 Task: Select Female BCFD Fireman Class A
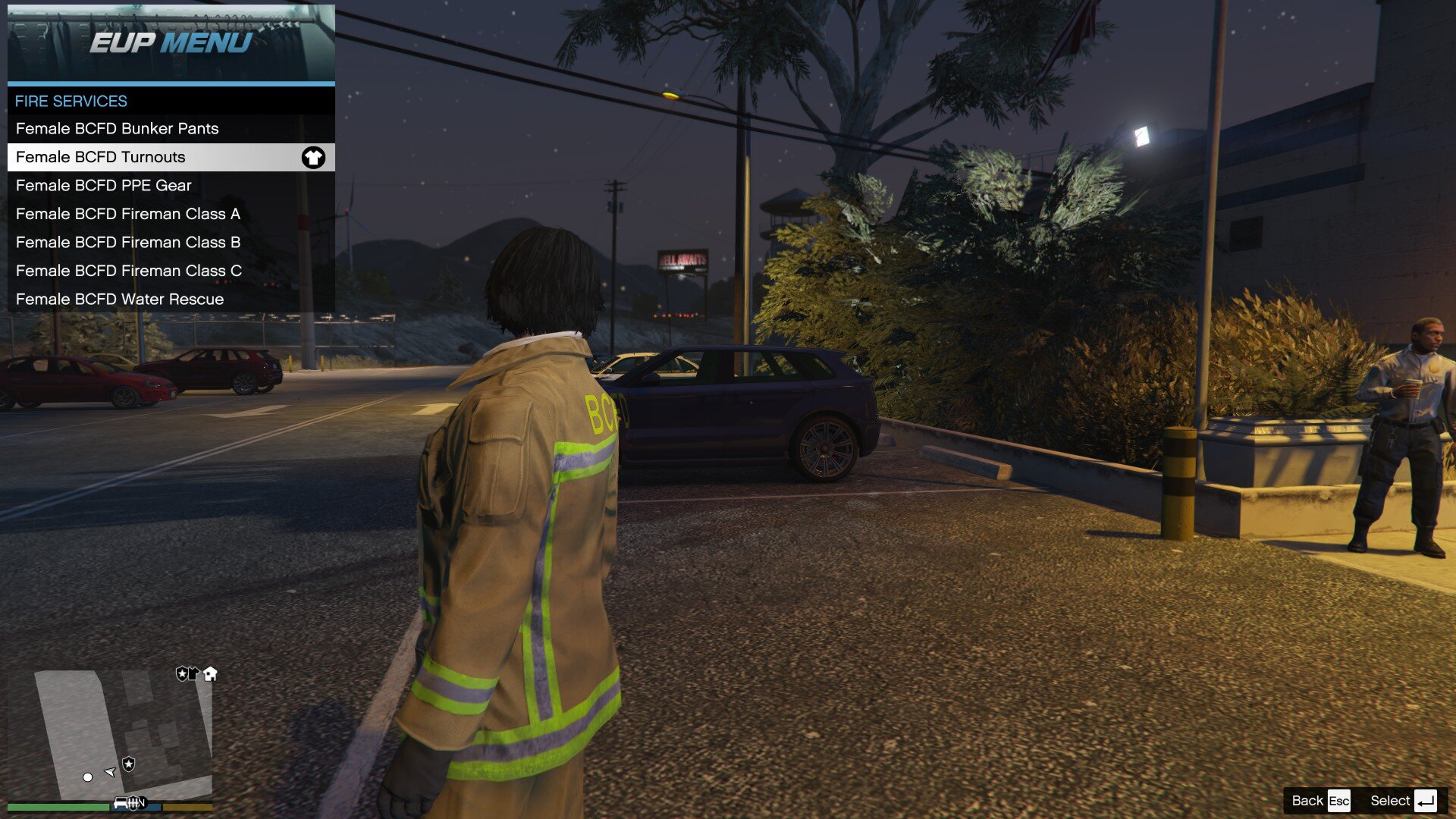128,214
